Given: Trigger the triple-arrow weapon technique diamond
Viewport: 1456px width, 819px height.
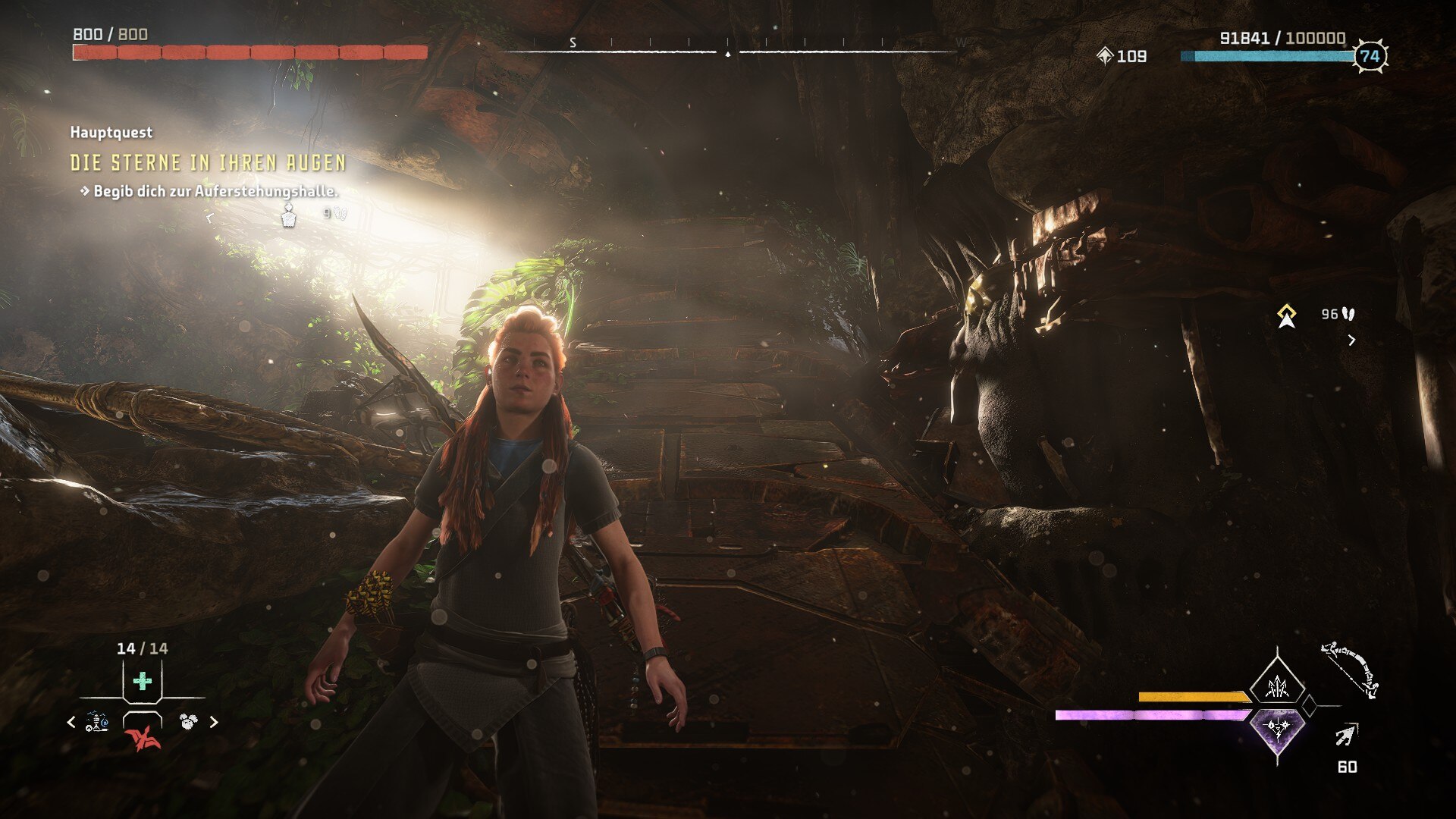Looking at the screenshot, I should click(x=1278, y=687).
